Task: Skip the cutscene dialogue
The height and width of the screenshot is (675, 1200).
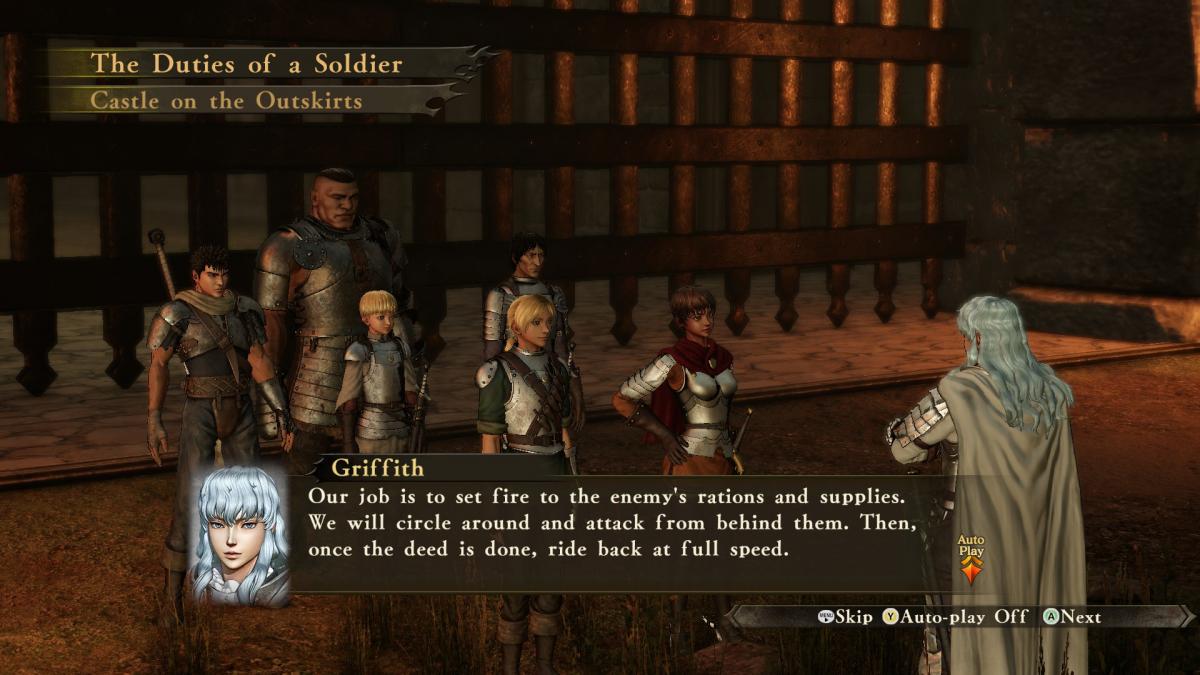Action: pos(845,617)
